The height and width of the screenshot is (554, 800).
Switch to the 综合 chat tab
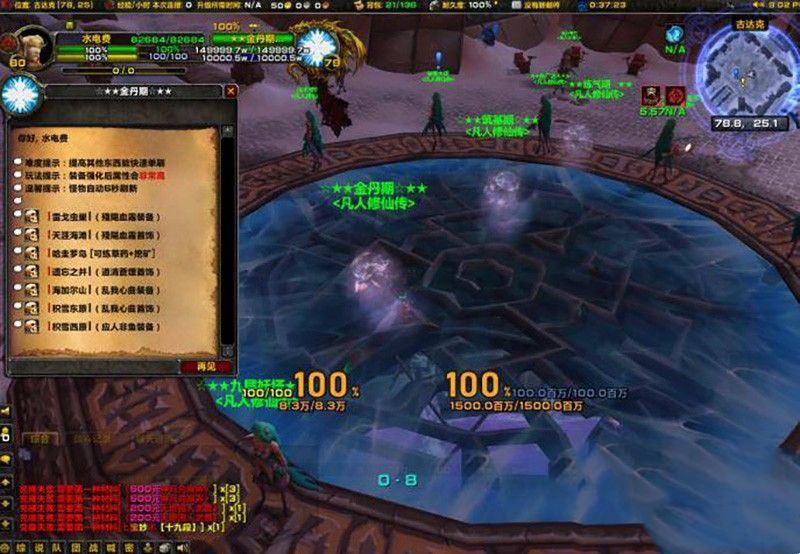click(39, 437)
